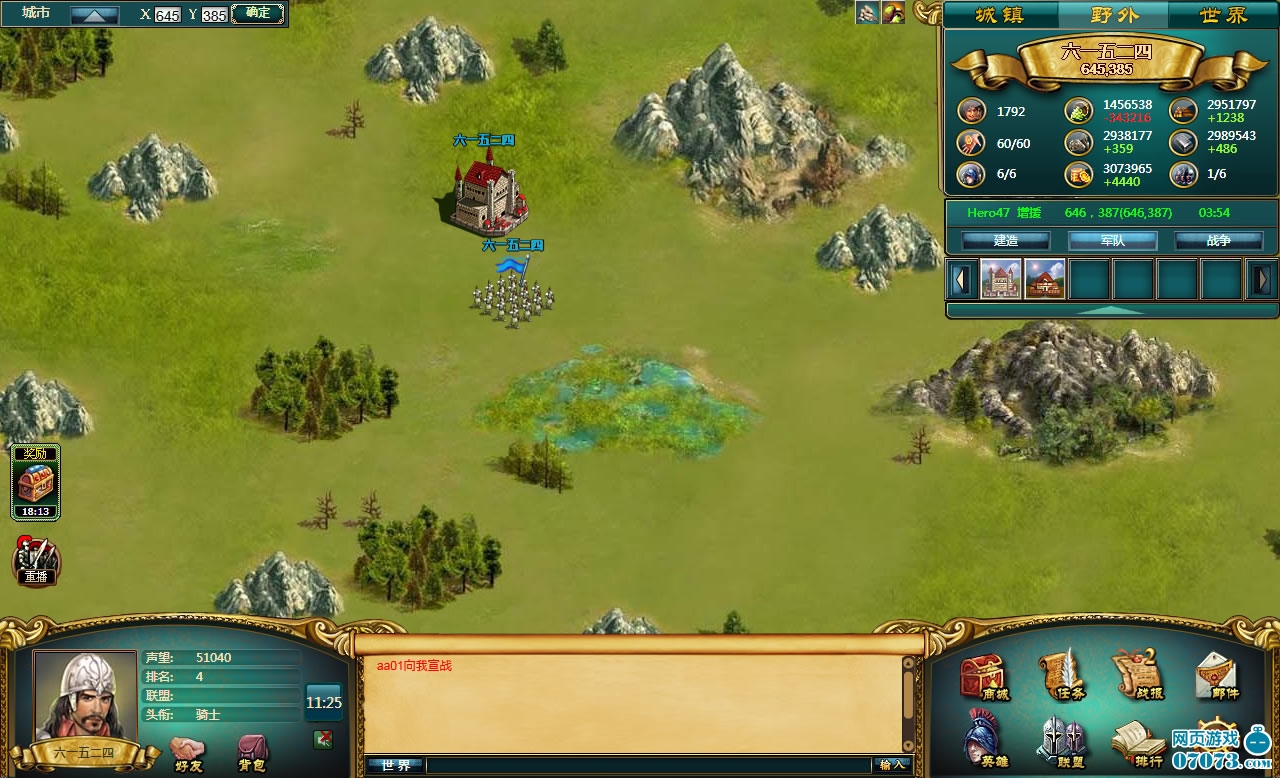The height and width of the screenshot is (778, 1280).
Task: Open the 任务 quest scroll
Action: (1062, 675)
